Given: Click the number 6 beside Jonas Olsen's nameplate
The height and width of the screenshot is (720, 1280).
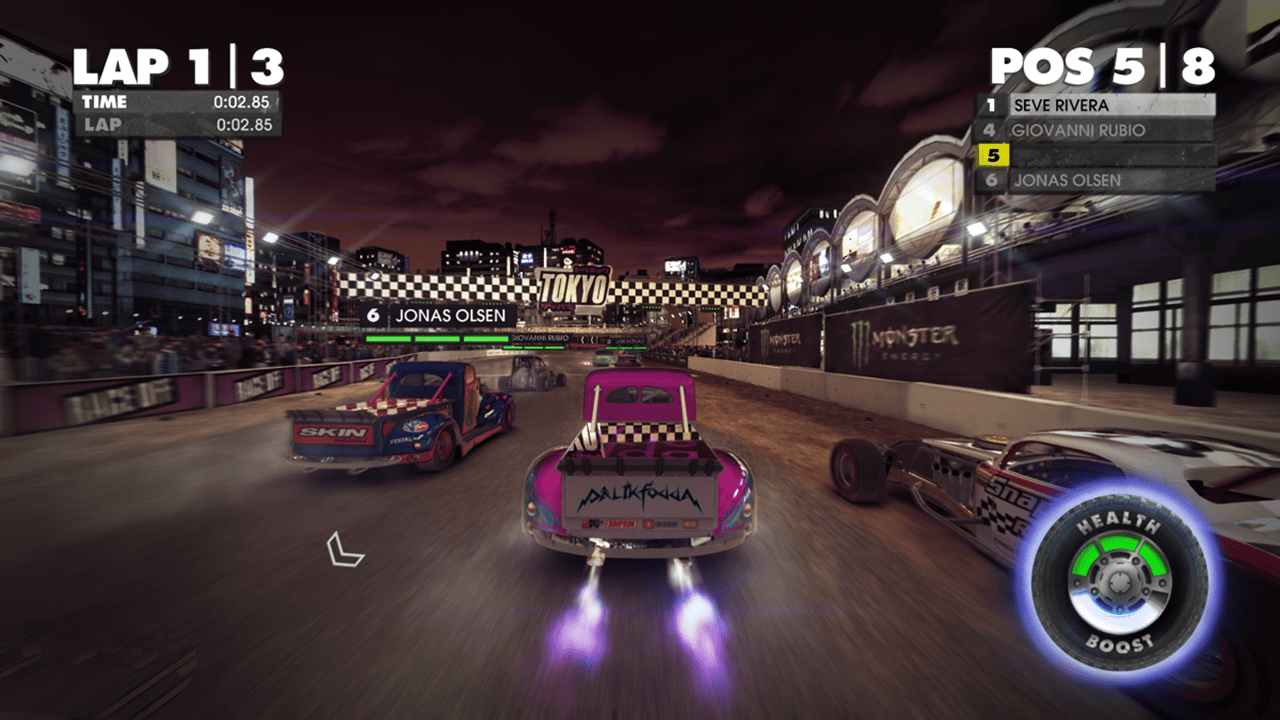Looking at the screenshot, I should click(x=373, y=313).
